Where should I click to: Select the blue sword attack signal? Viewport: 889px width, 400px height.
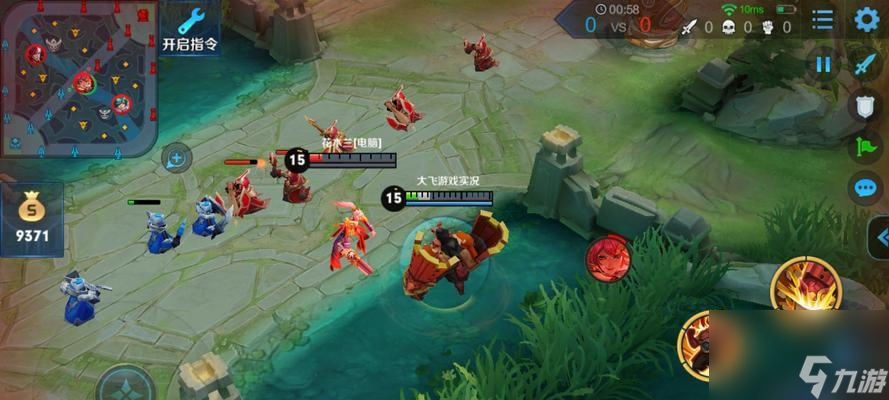tap(865, 65)
